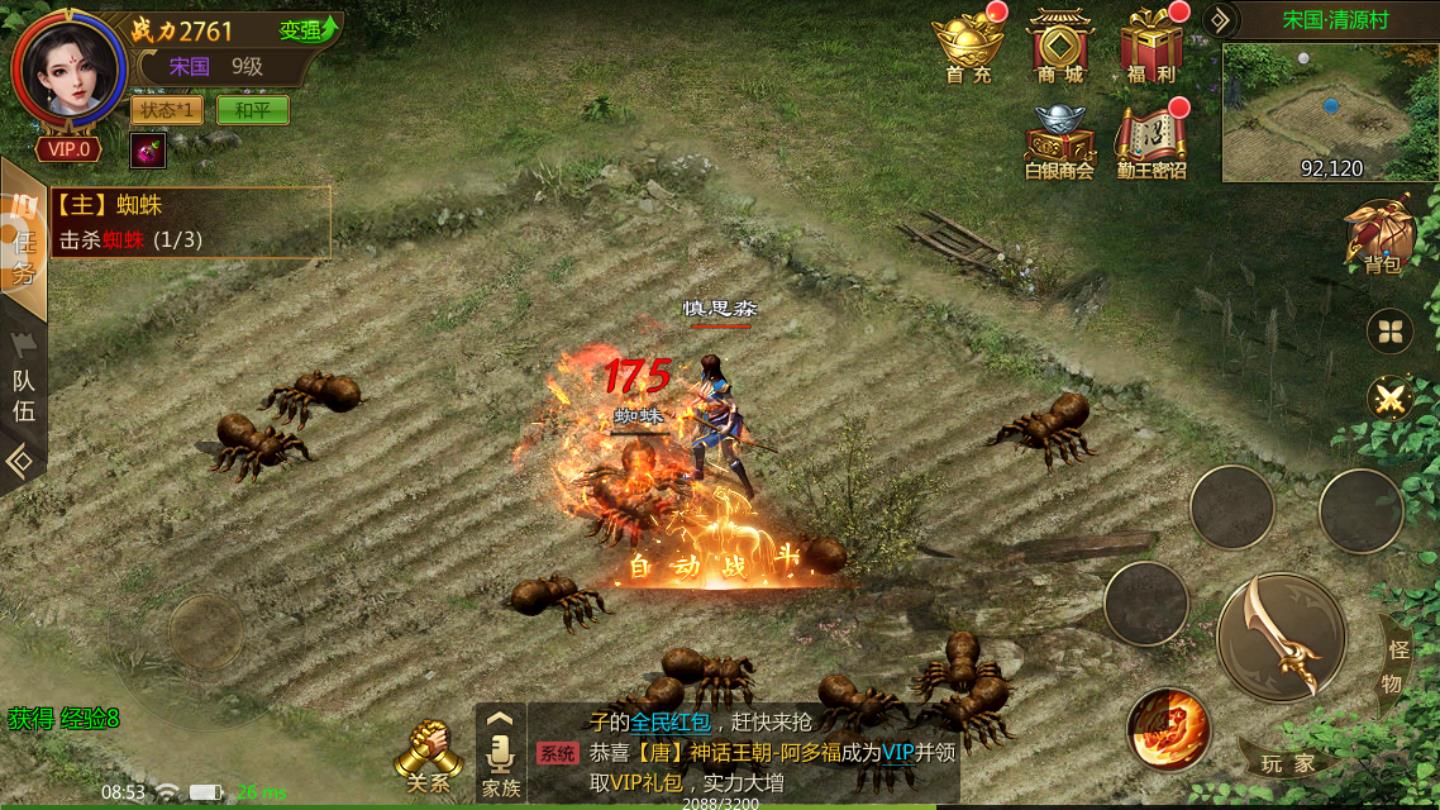
Task: Open the 首充 first-recharge gold ingot icon
Action: coord(968,46)
